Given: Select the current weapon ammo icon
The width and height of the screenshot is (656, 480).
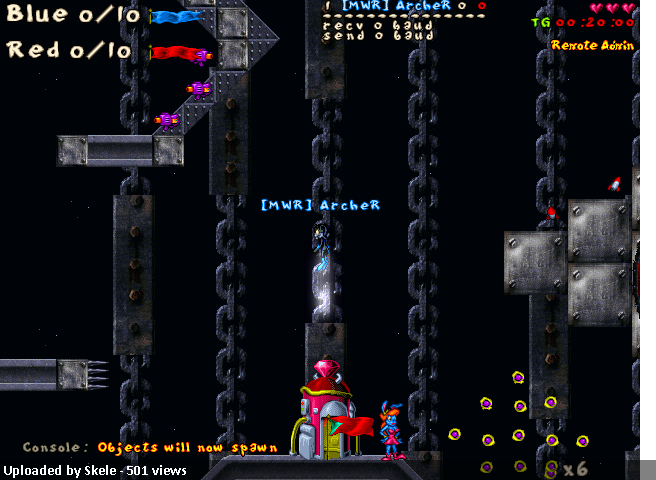Looking at the screenshot, I should 551,467.
